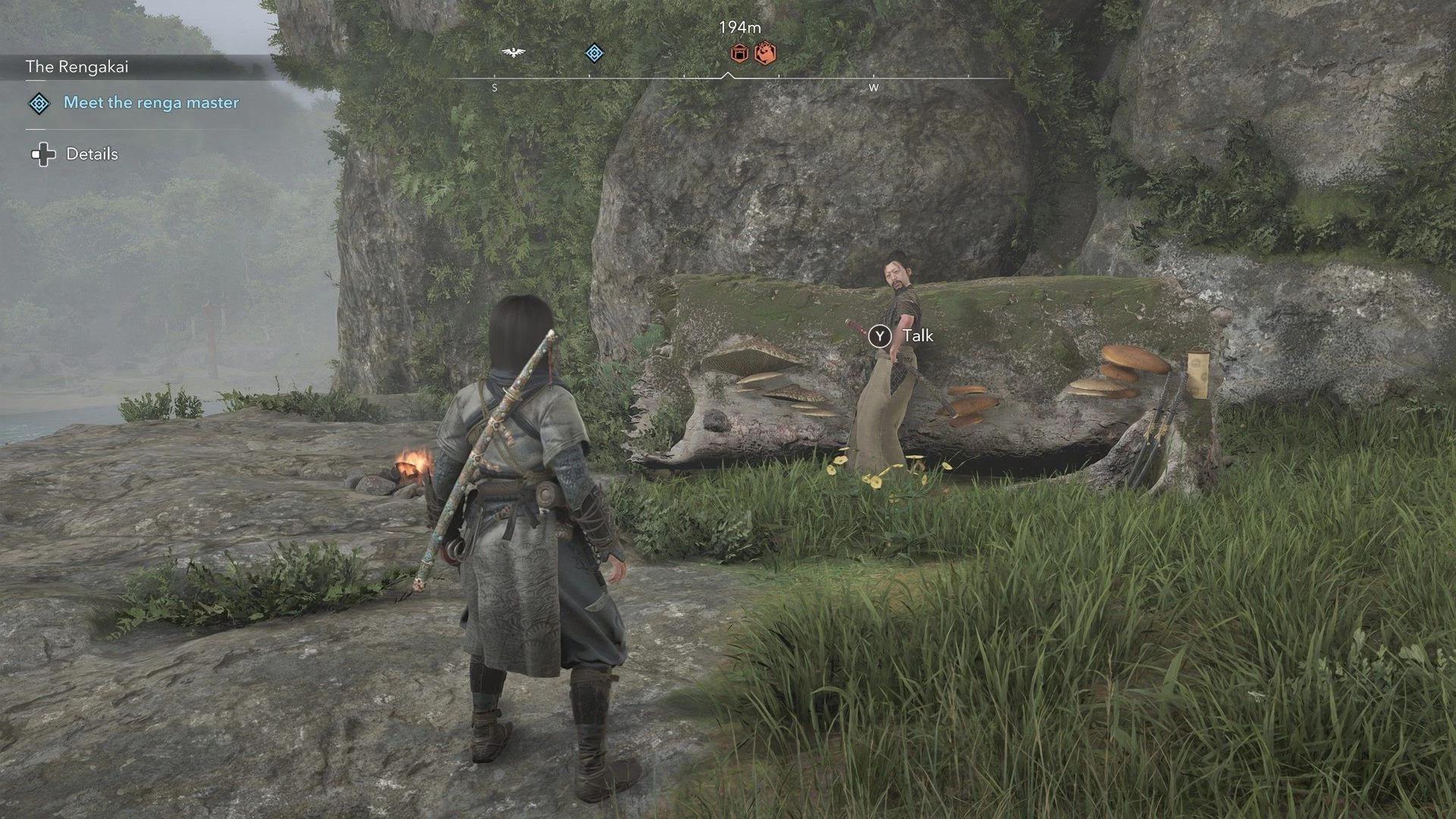This screenshot has width=1456, height=819.
Task: Click the Meet the renga master objective
Action: (151, 103)
